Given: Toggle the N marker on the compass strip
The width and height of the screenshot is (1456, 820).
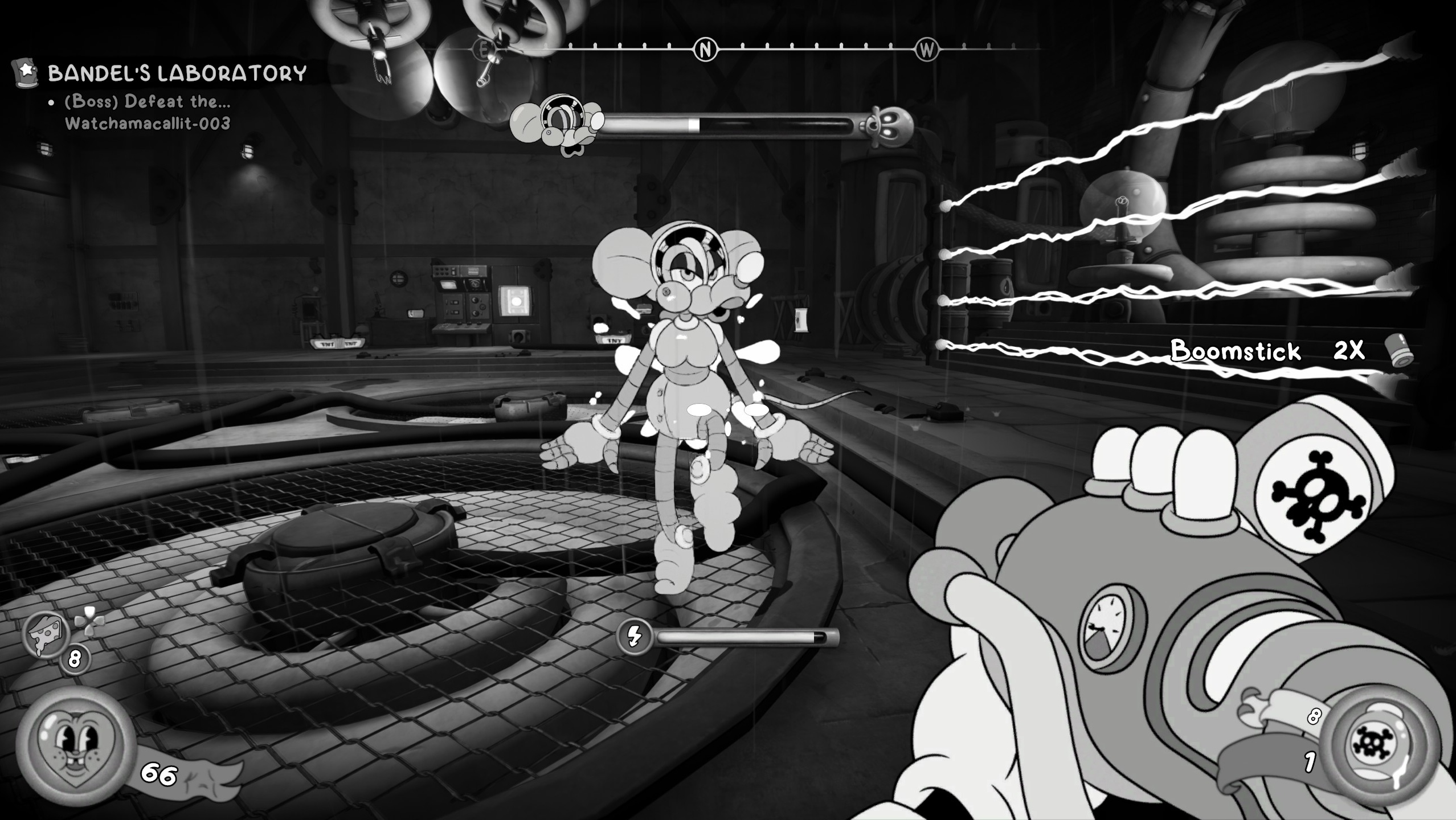Looking at the screenshot, I should click(x=706, y=48).
